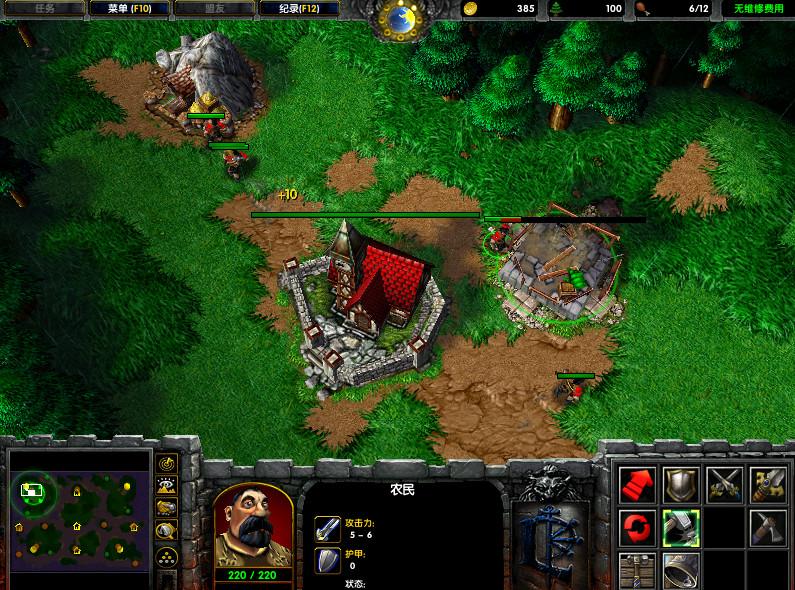Choose the pickaxe Gather command

[768, 526]
